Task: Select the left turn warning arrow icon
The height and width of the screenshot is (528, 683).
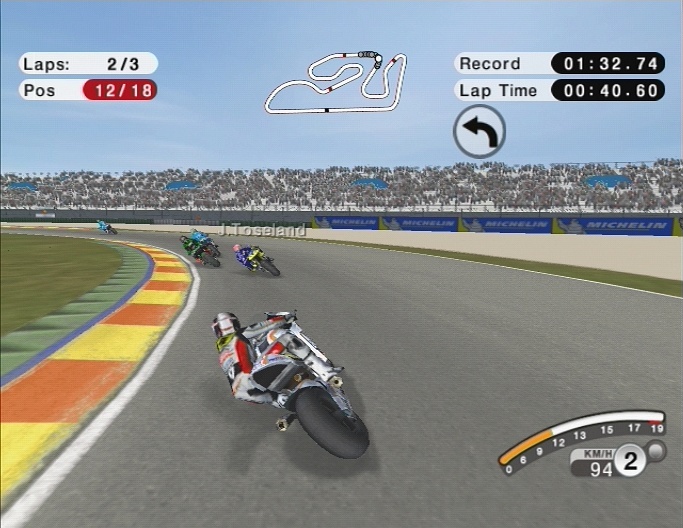Action: coord(479,132)
